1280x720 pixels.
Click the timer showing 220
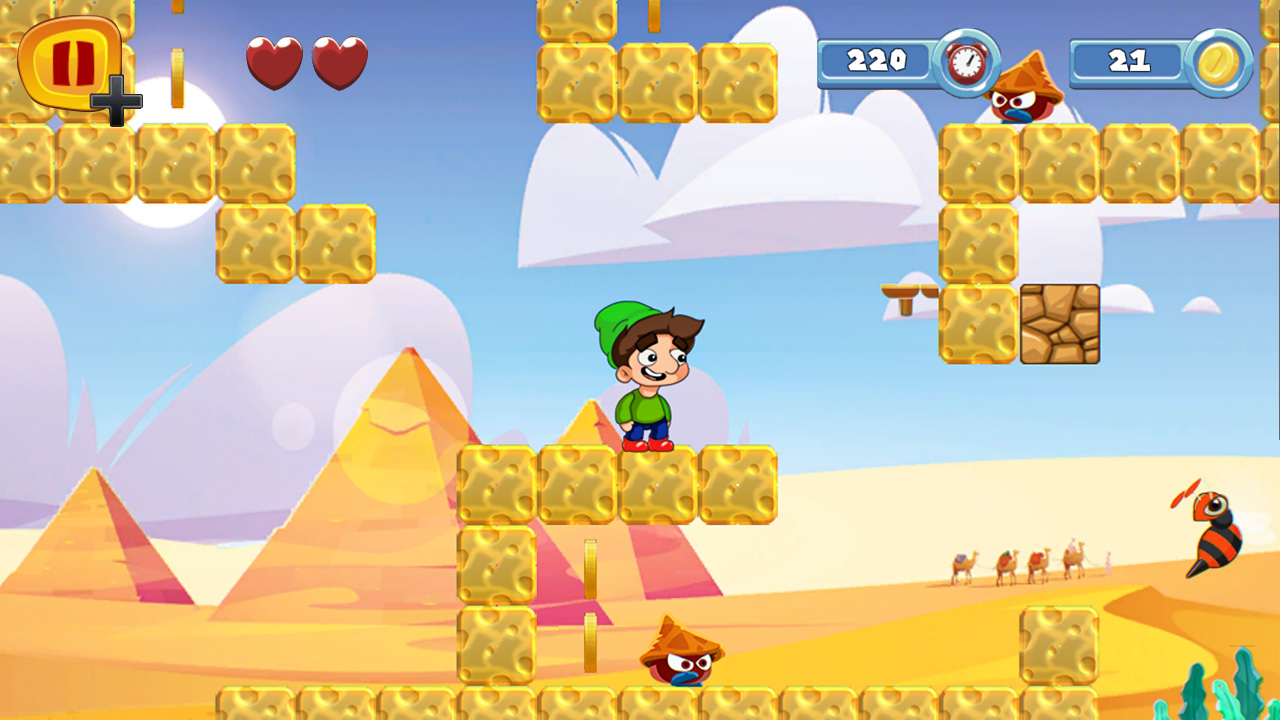pyautogui.click(x=875, y=62)
